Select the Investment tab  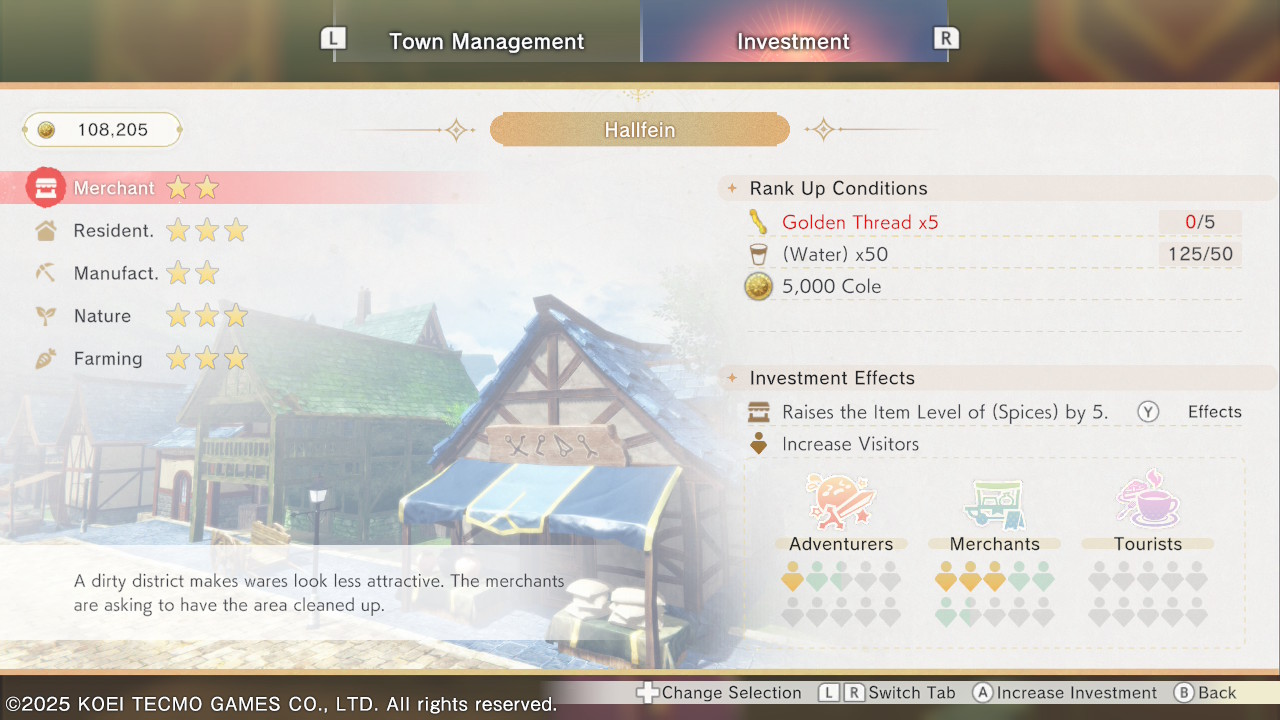793,42
